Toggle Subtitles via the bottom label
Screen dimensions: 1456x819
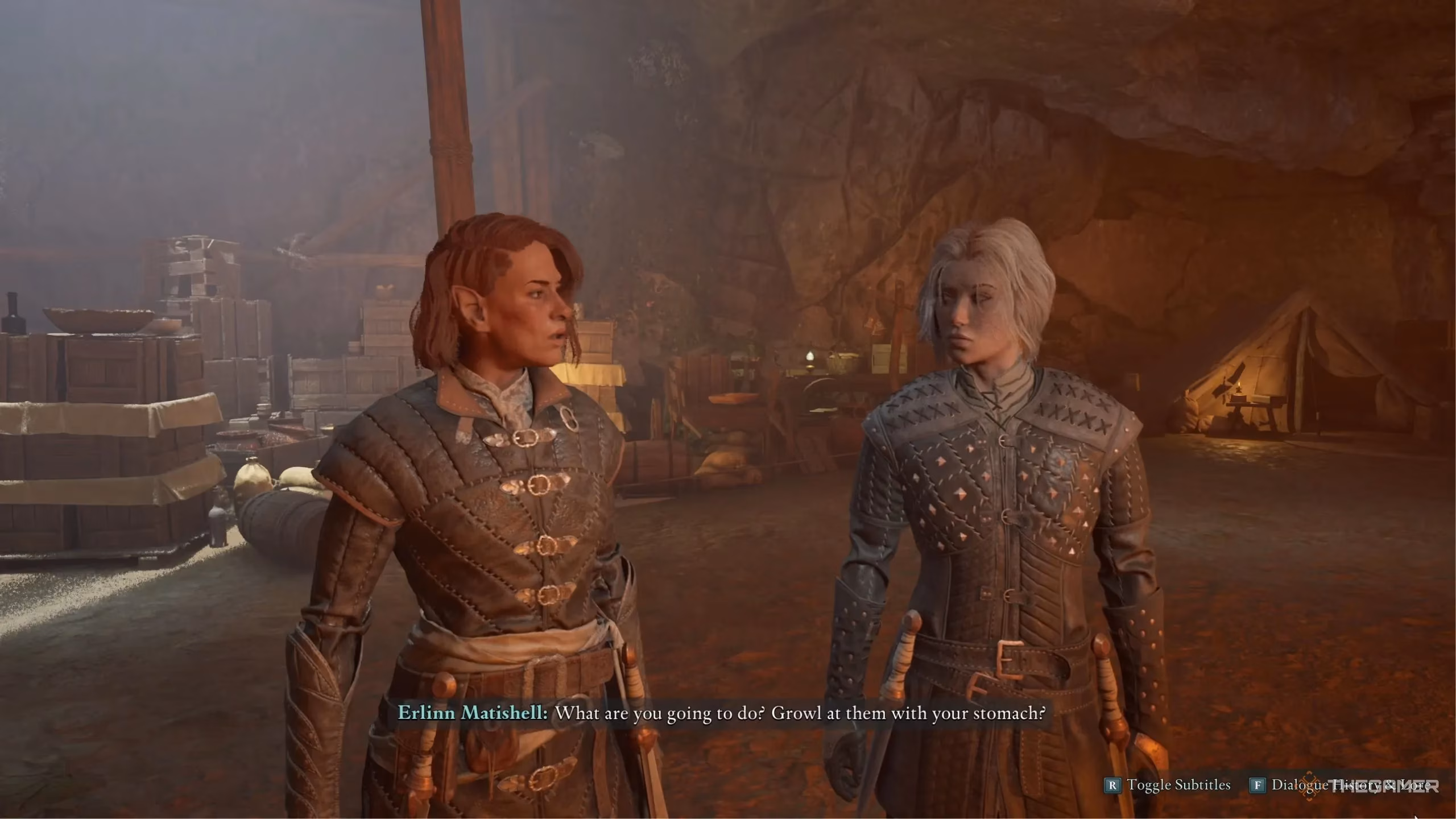coord(1178,785)
